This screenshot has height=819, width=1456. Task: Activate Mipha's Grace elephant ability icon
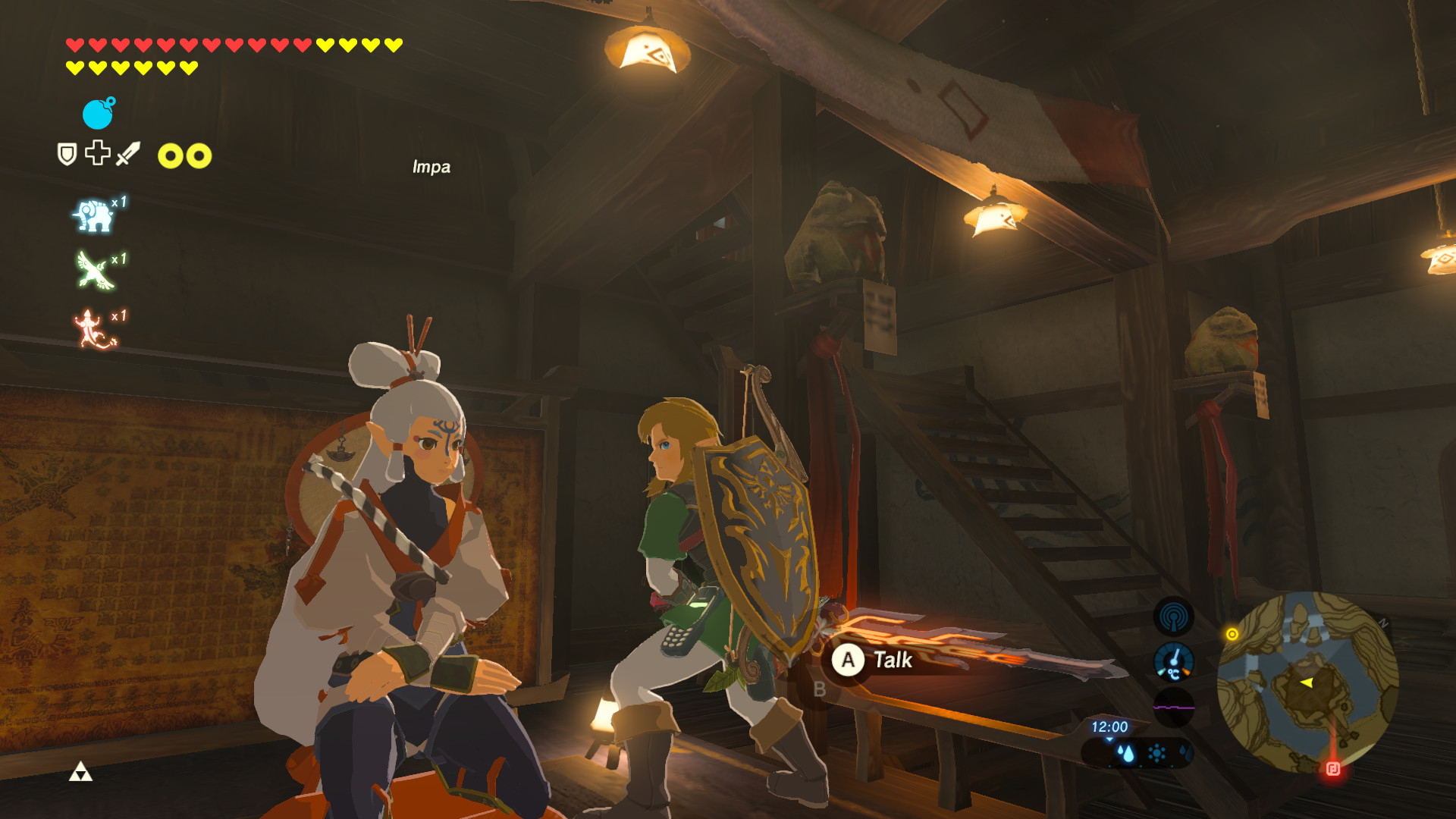click(x=93, y=215)
